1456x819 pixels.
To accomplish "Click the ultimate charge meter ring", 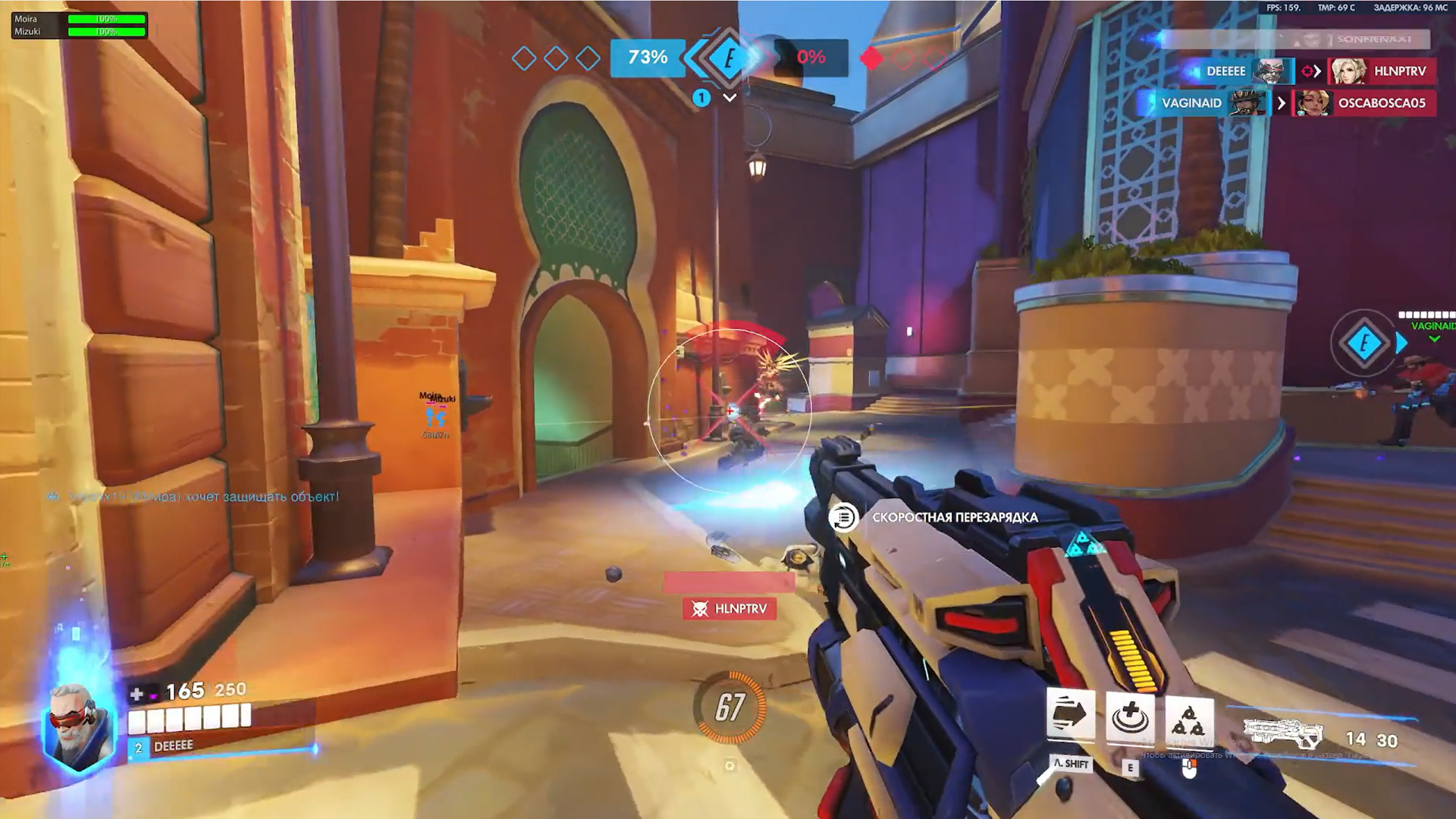I will (730, 707).
